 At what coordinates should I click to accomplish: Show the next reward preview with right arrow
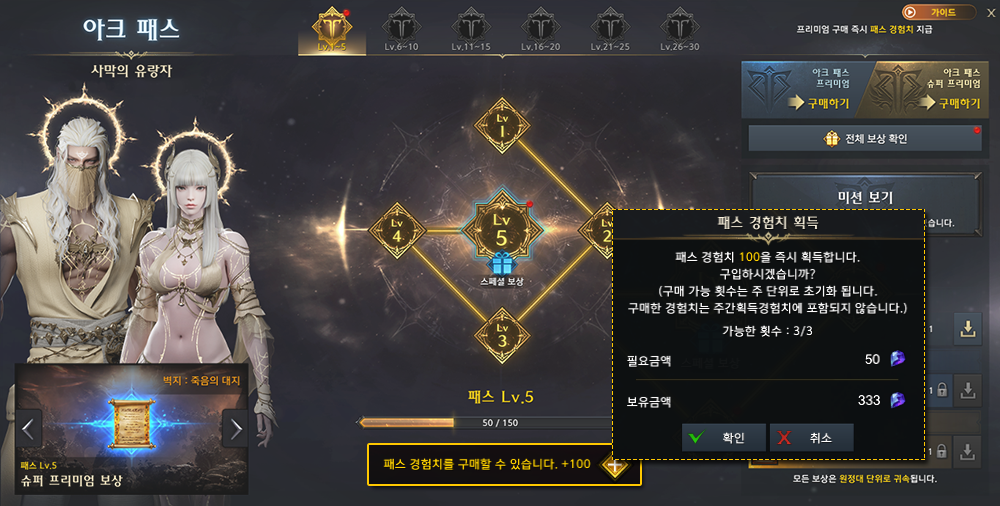[235, 429]
